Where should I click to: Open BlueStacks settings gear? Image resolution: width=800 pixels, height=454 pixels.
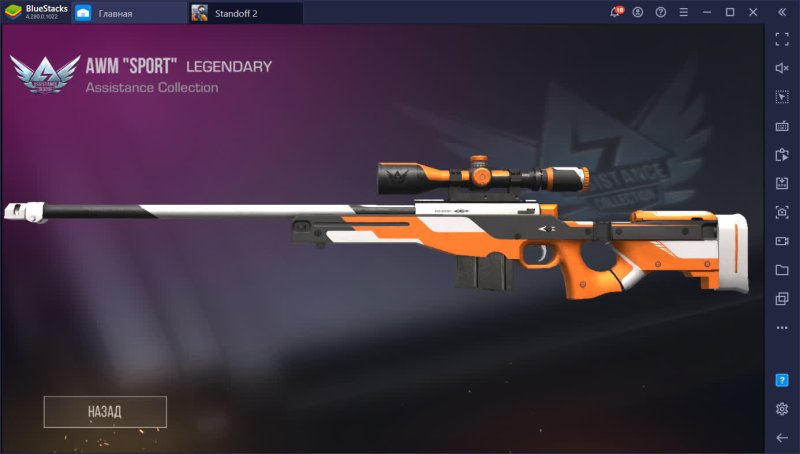tap(782, 409)
